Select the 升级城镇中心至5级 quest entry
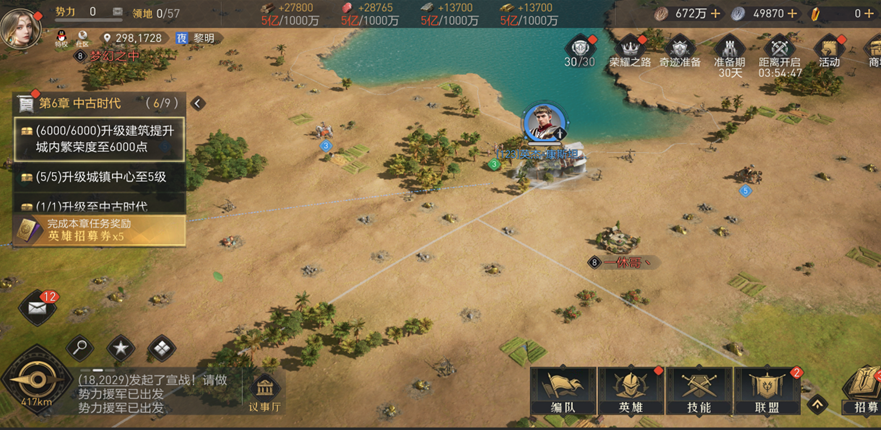This screenshot has height=430, width=881. 100,176
